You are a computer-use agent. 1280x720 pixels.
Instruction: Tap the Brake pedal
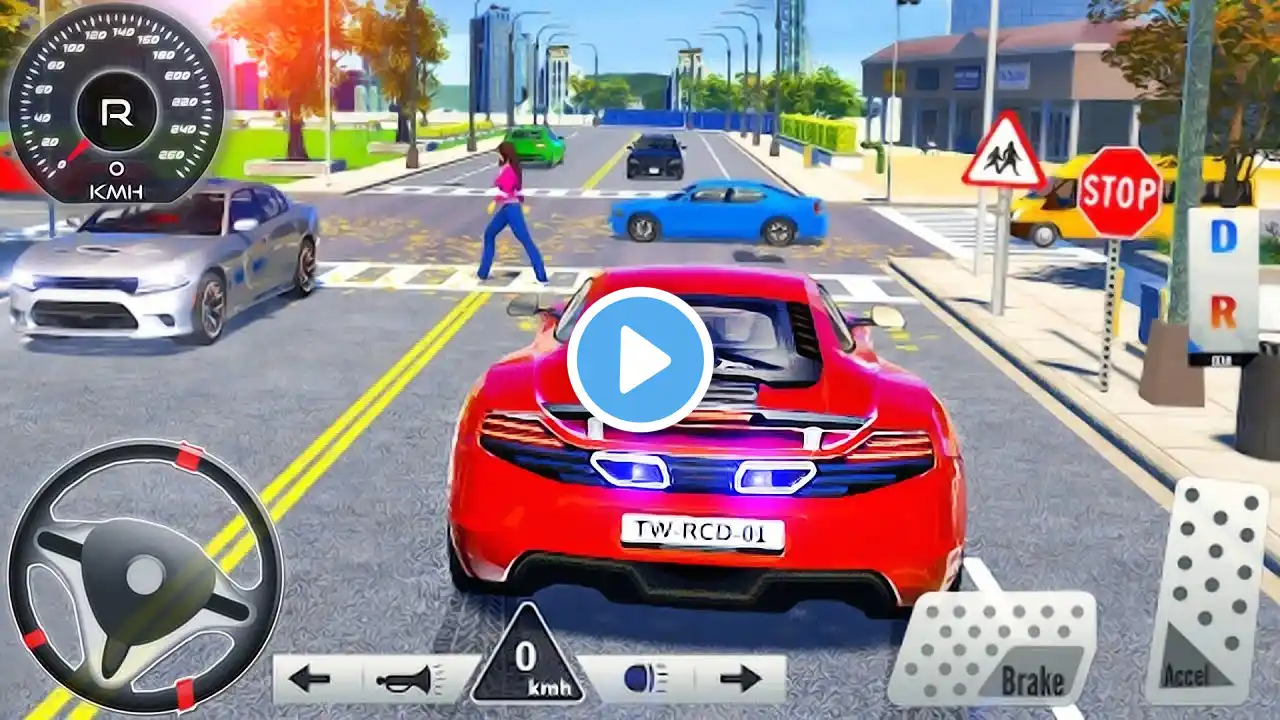coord(992,650)
